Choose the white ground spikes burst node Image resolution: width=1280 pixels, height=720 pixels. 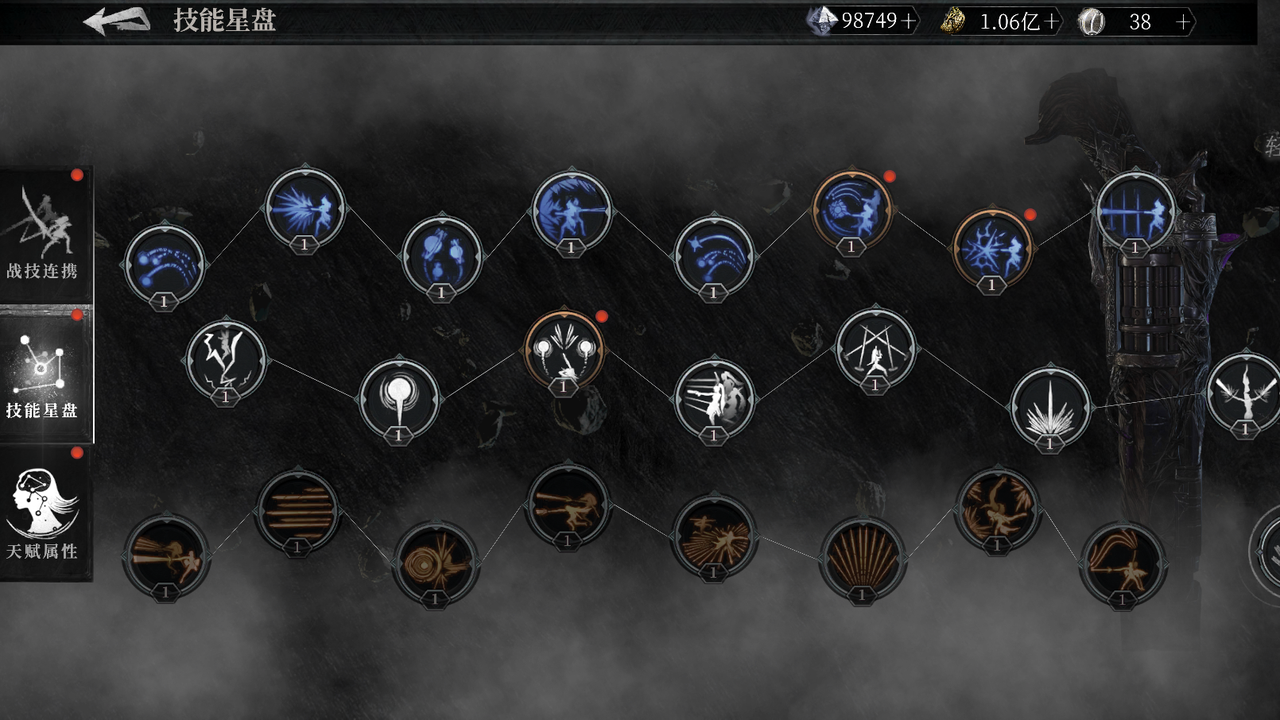coord(1050,406)
